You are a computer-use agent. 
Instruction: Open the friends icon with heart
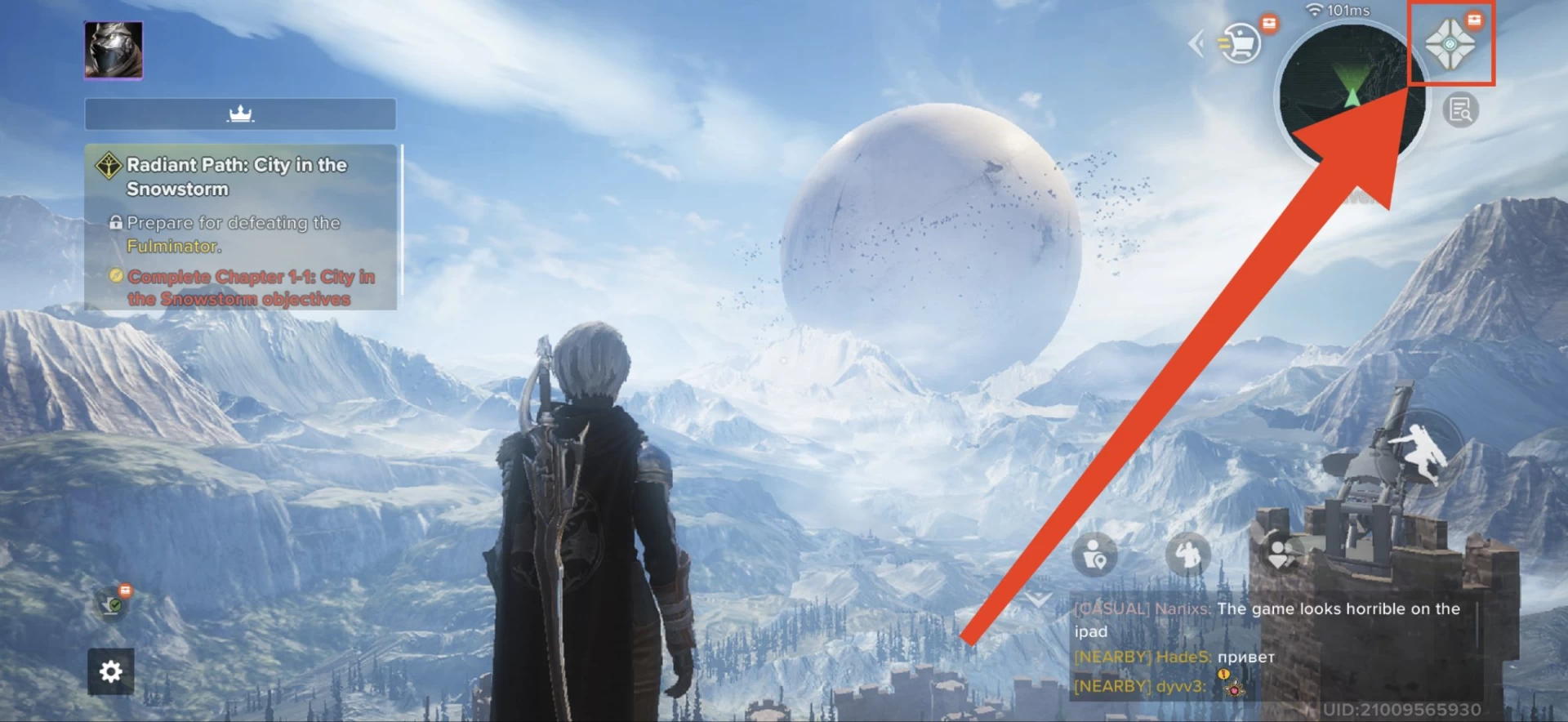point(1281,555)
